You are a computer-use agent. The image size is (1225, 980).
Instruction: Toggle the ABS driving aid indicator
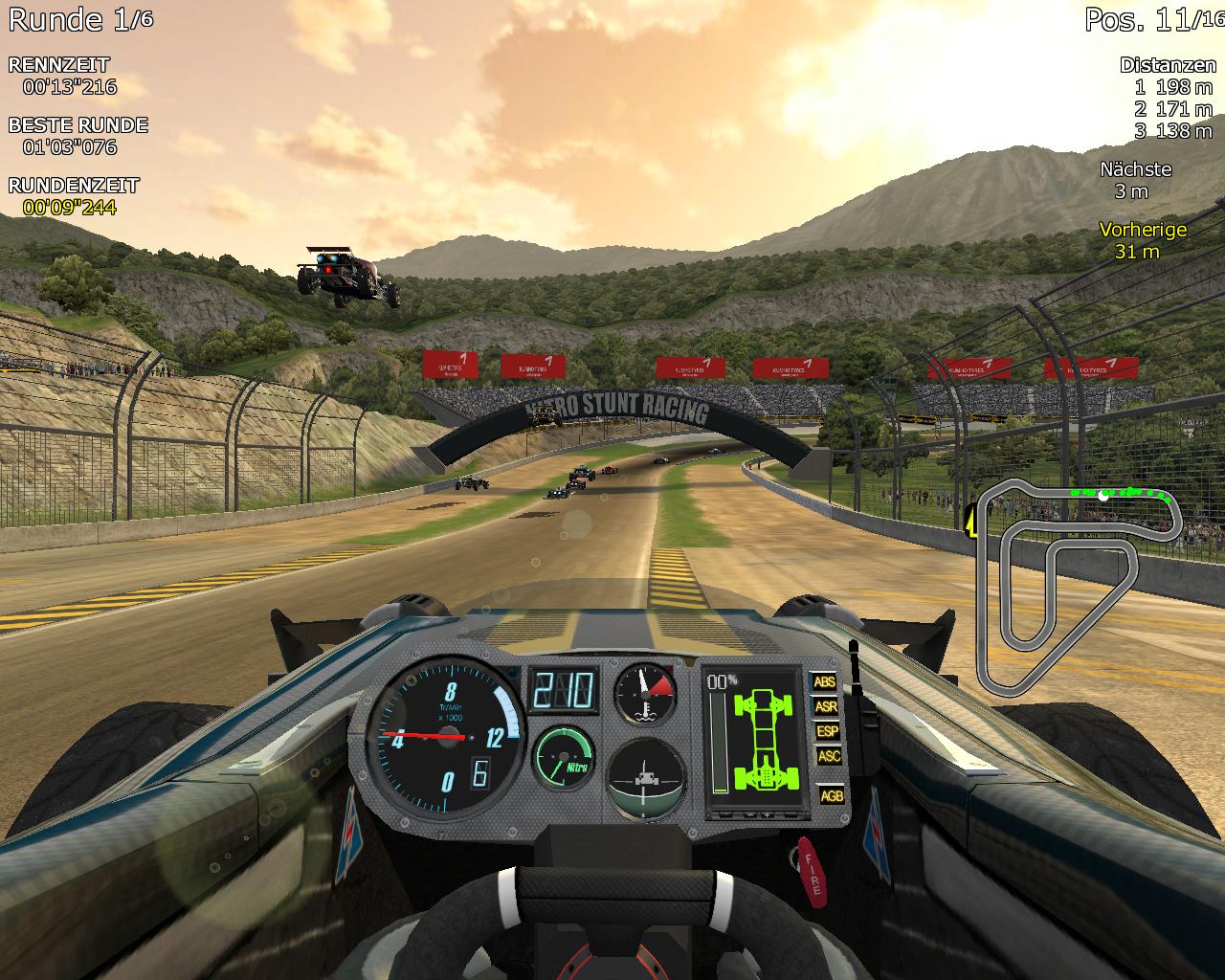pos(824,682)
